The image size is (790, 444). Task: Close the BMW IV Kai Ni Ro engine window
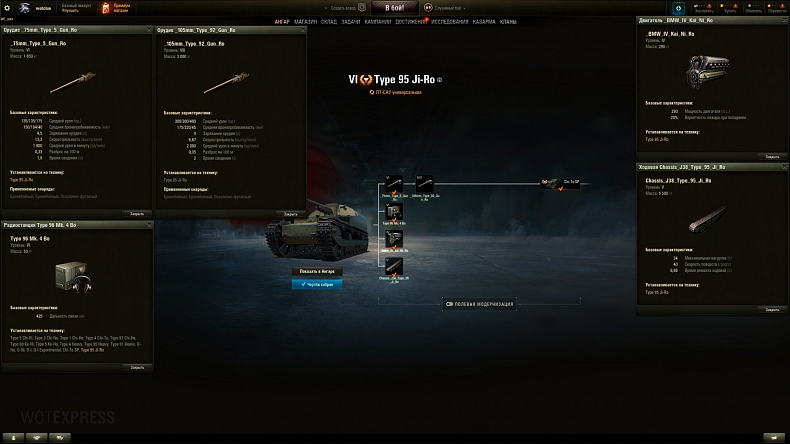772,156
